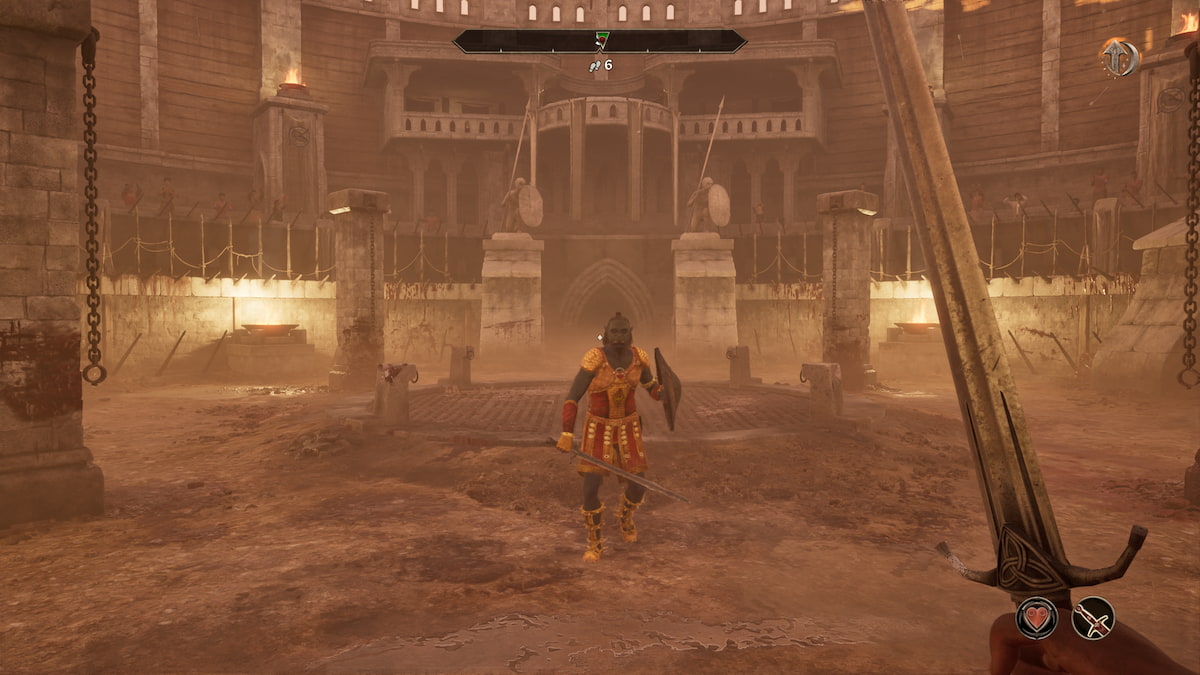Click the equipped sword weapon icon
The width and height of the screenshot is (1200, 675).
click(x=1093, y=617)
